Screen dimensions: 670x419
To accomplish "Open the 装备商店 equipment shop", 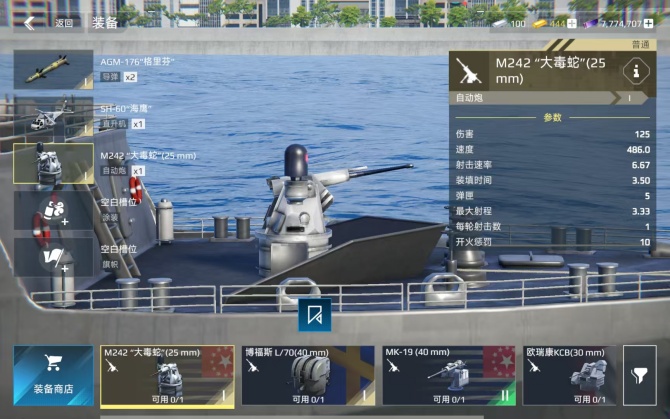I will coord(52,375).
